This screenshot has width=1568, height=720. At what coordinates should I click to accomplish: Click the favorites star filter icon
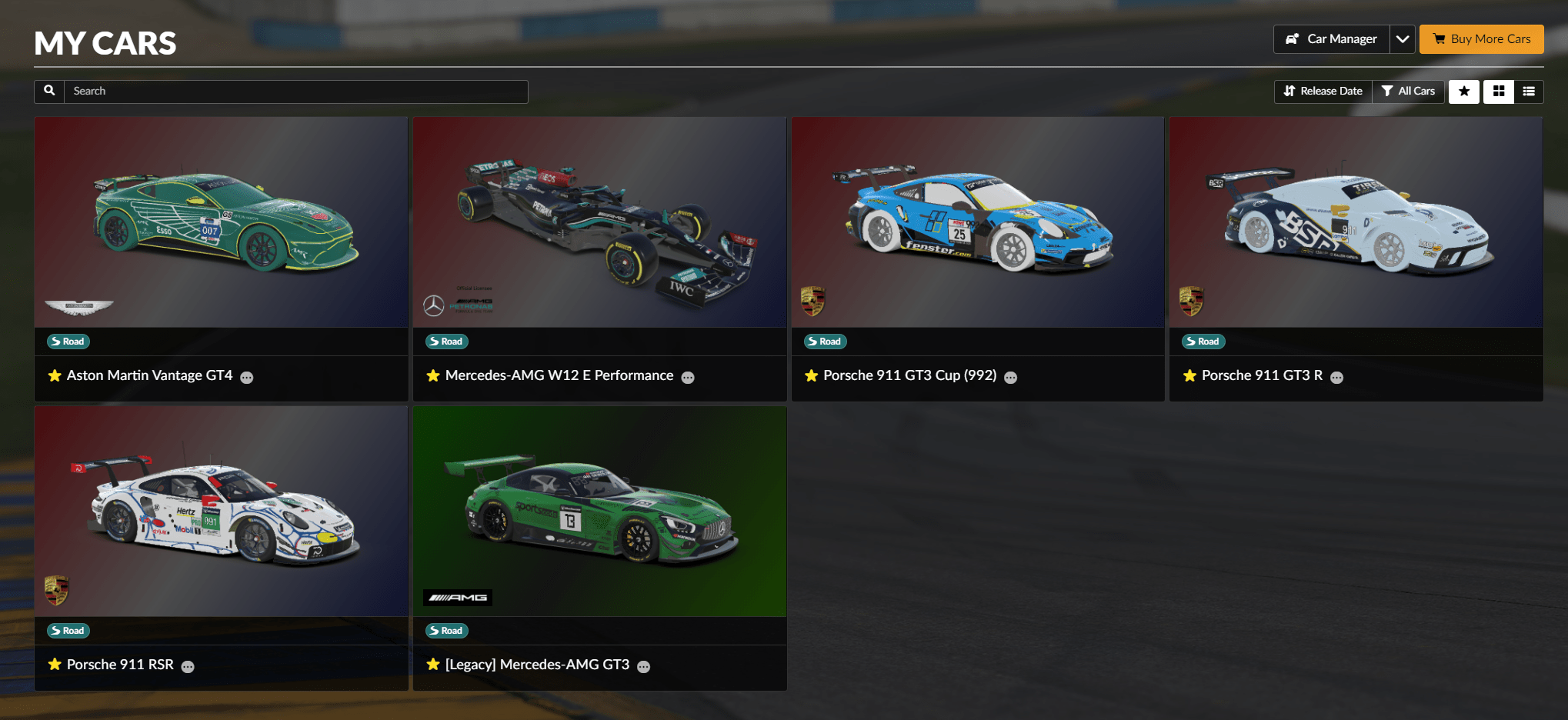pyautogui.click(x=1464, y=91)
